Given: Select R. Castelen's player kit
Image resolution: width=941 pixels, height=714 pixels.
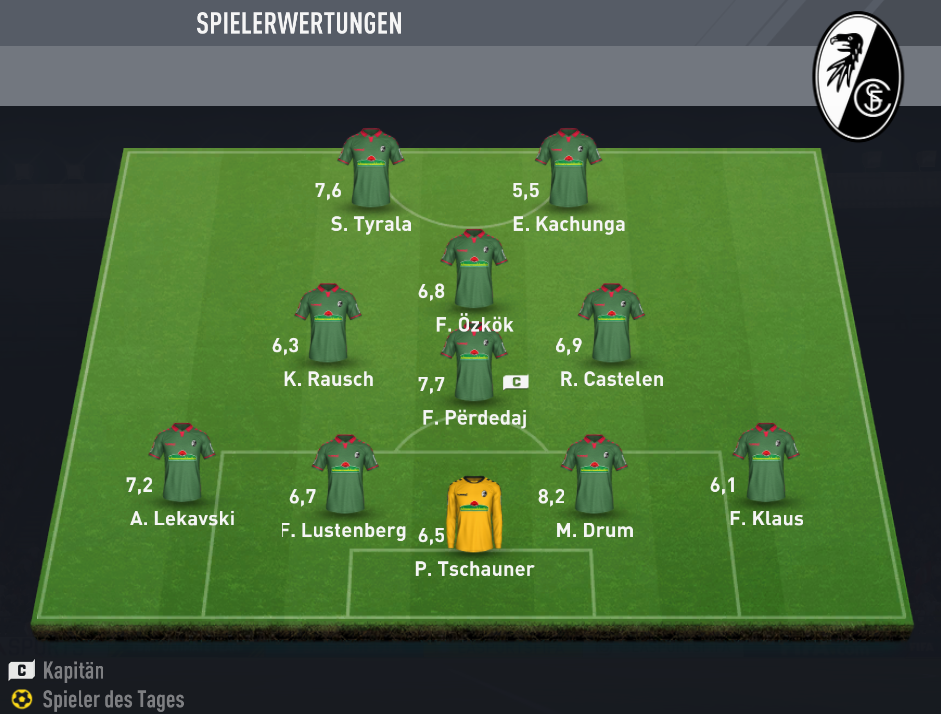Looking at the screenshot, I should tap(611, 324).
